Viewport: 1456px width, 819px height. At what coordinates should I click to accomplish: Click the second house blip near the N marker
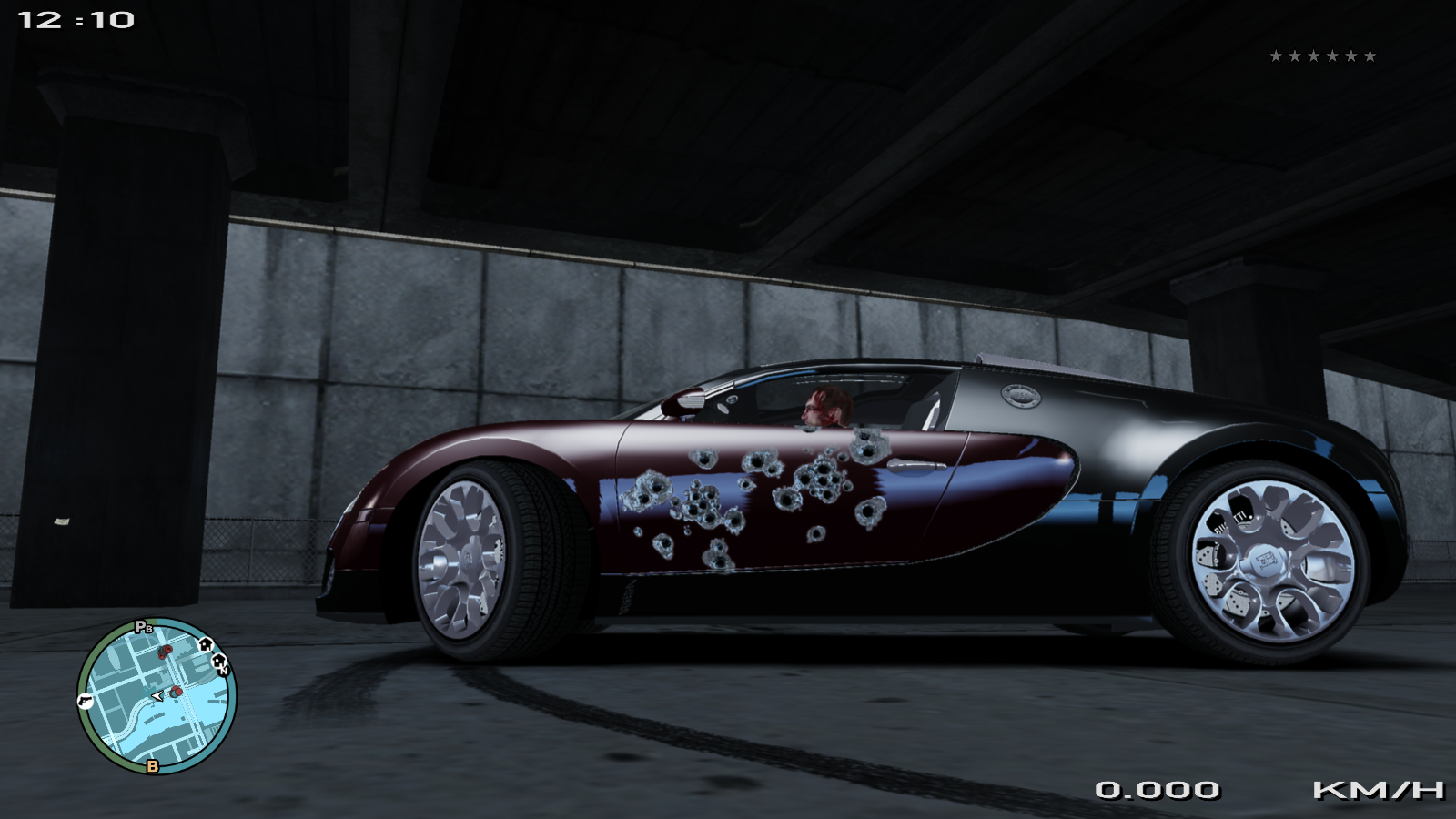point(218,661)
